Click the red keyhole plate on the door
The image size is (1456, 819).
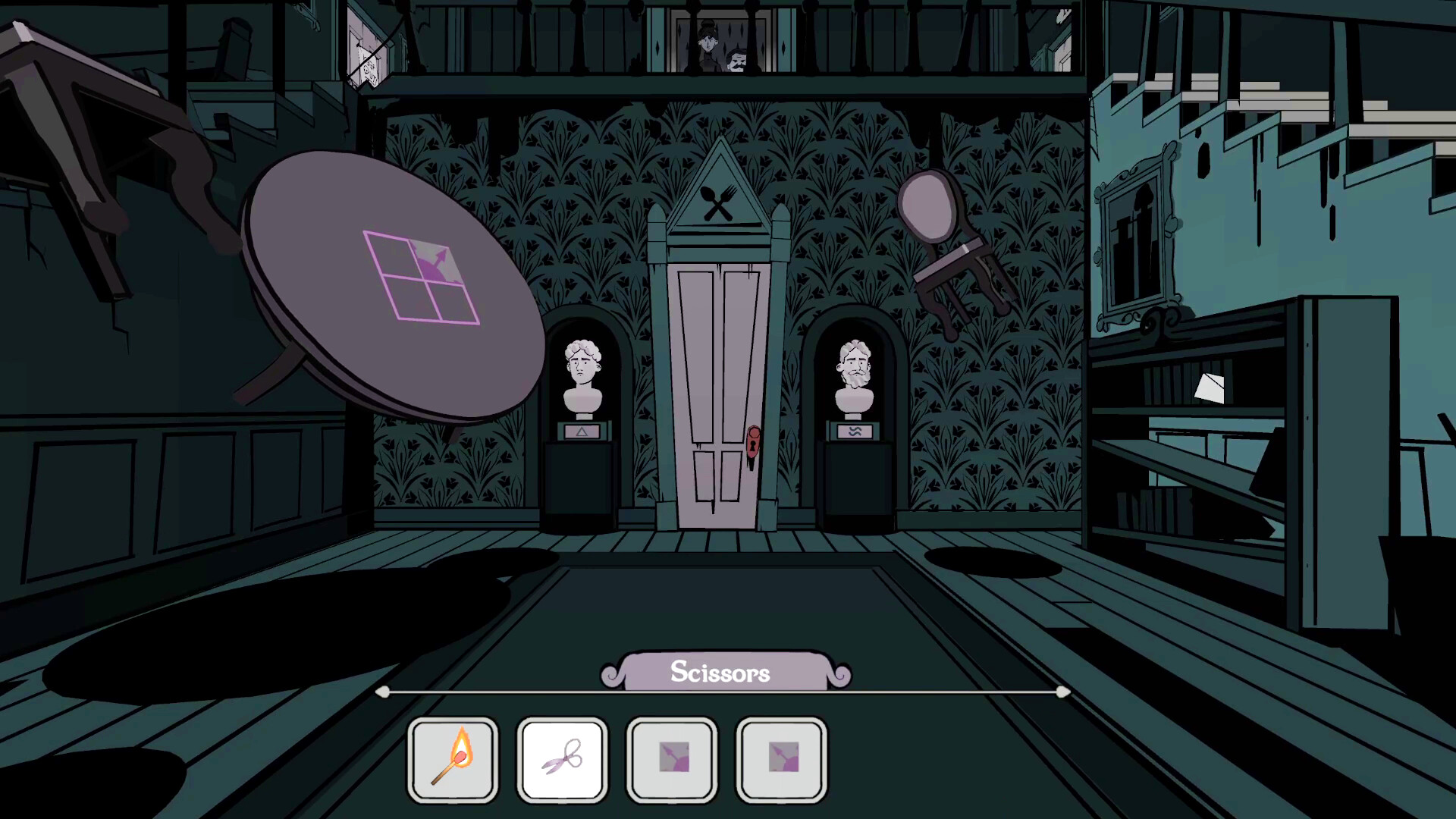[x=753, y=444]
